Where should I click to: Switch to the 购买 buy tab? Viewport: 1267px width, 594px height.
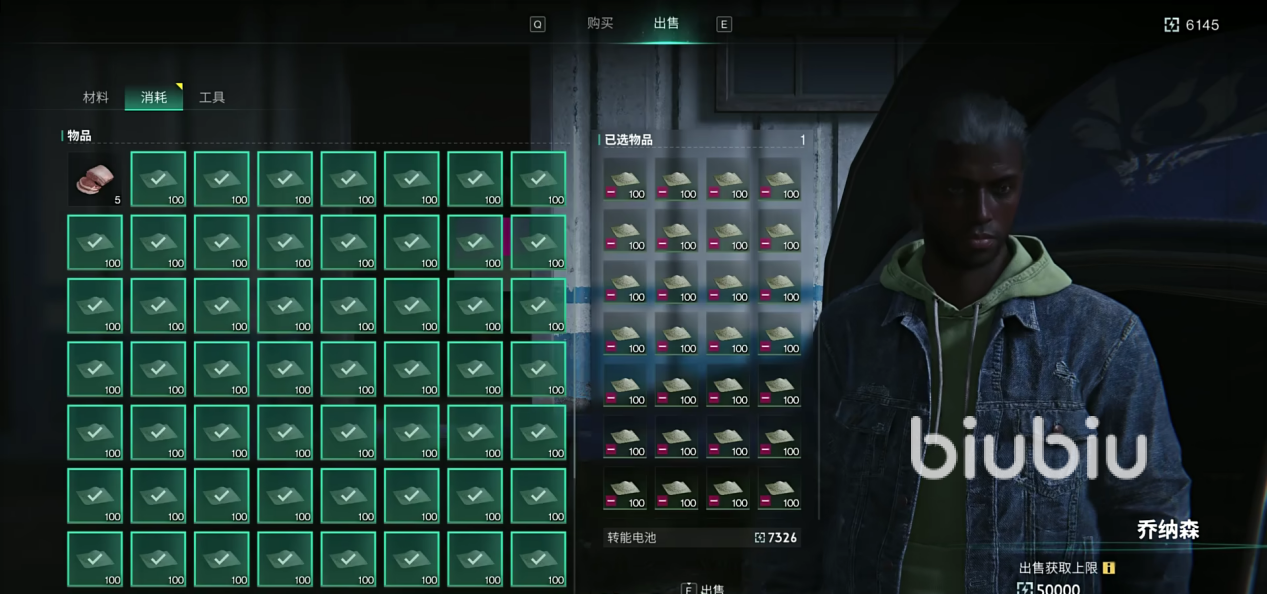(x=600, y=23)
